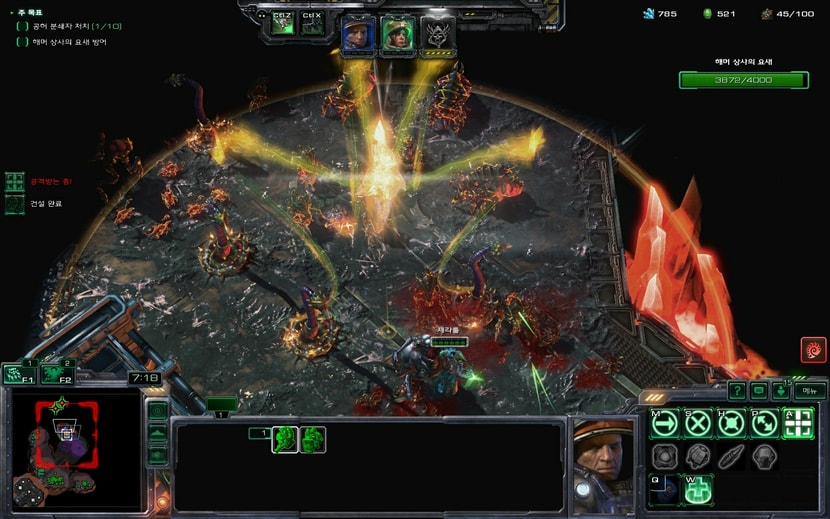The height and width of the screenshot is (519, 830).
Task: Open the chat message log button
Action: click(759, 391)
